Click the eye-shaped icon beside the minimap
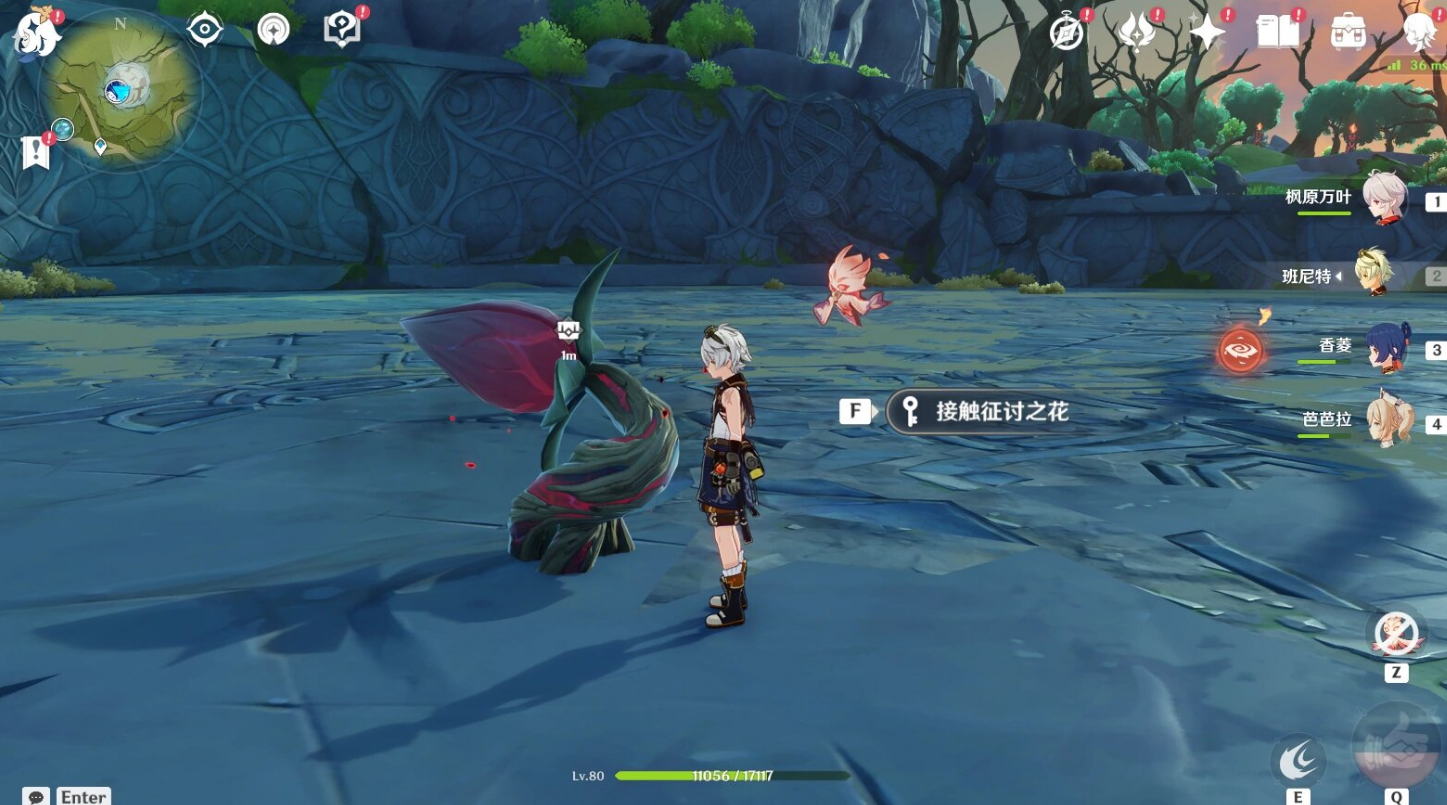 point(205,29)
